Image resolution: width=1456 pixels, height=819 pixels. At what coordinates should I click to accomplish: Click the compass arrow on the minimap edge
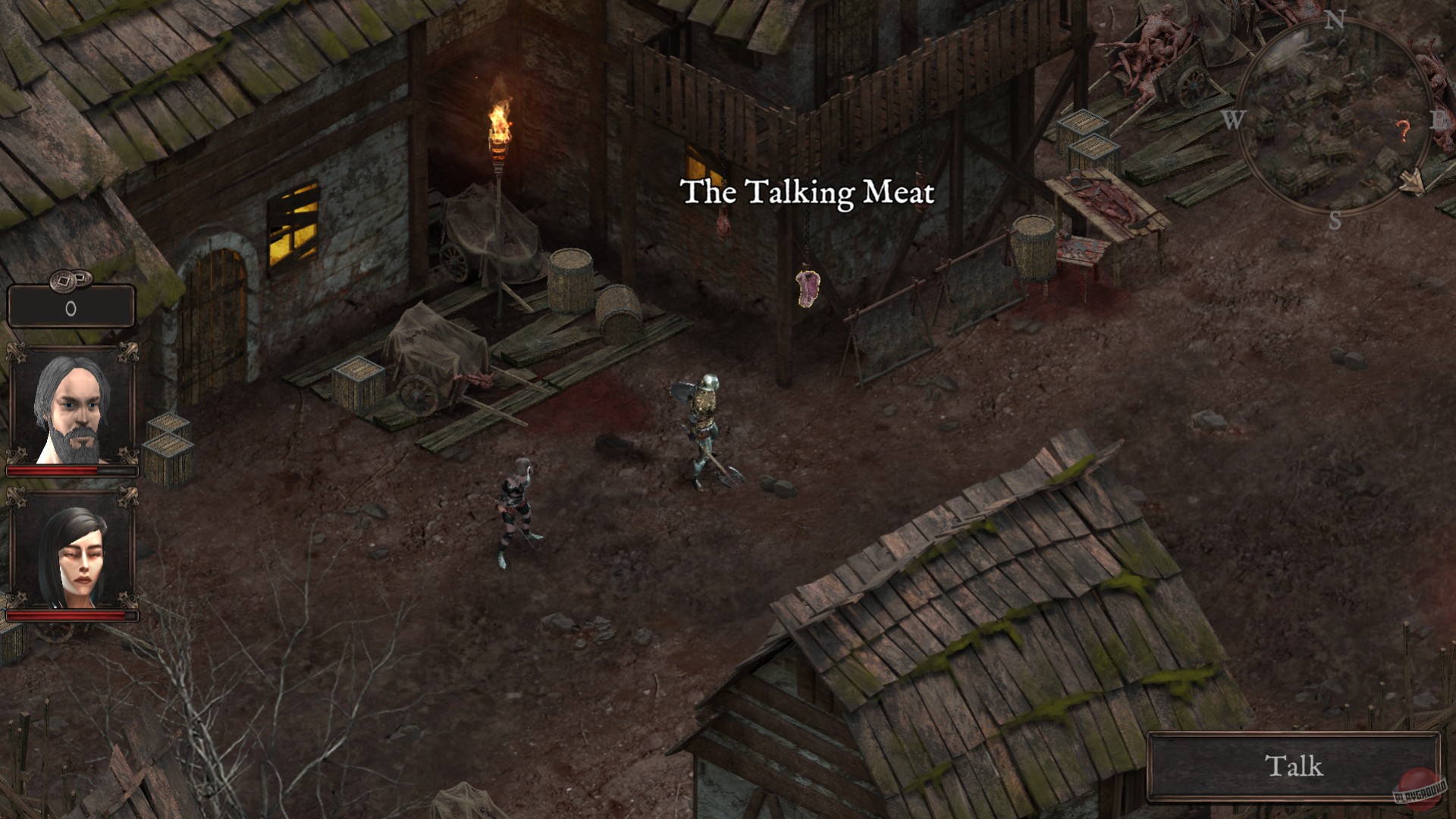click(x=1413, y=180)
